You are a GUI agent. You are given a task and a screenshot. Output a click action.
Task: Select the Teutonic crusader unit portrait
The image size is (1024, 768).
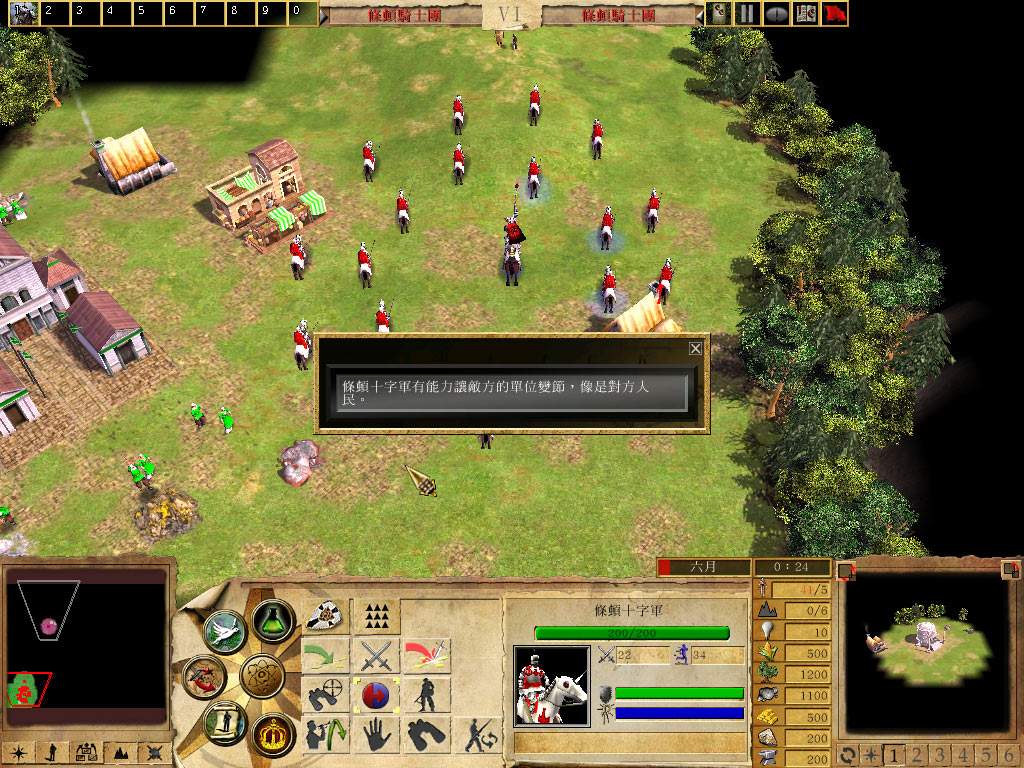[551, 685]
